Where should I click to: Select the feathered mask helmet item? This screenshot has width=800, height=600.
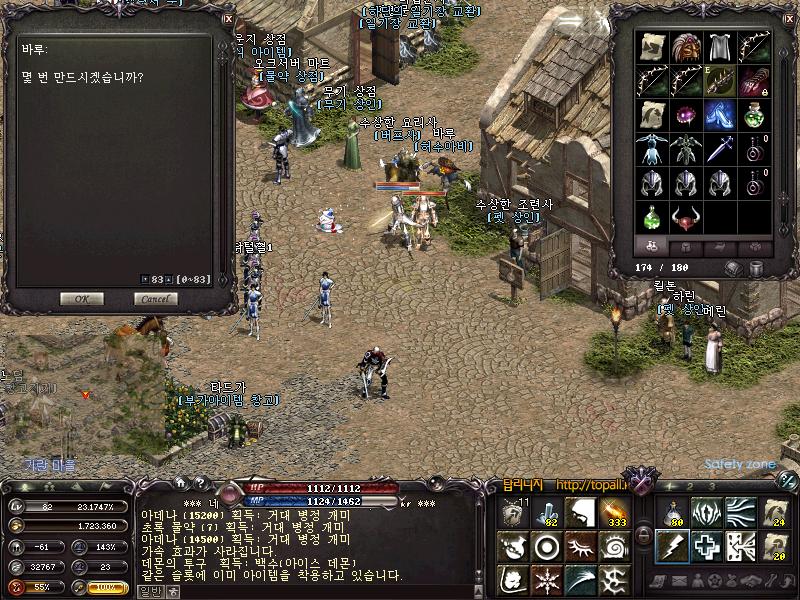click(686, 48)
